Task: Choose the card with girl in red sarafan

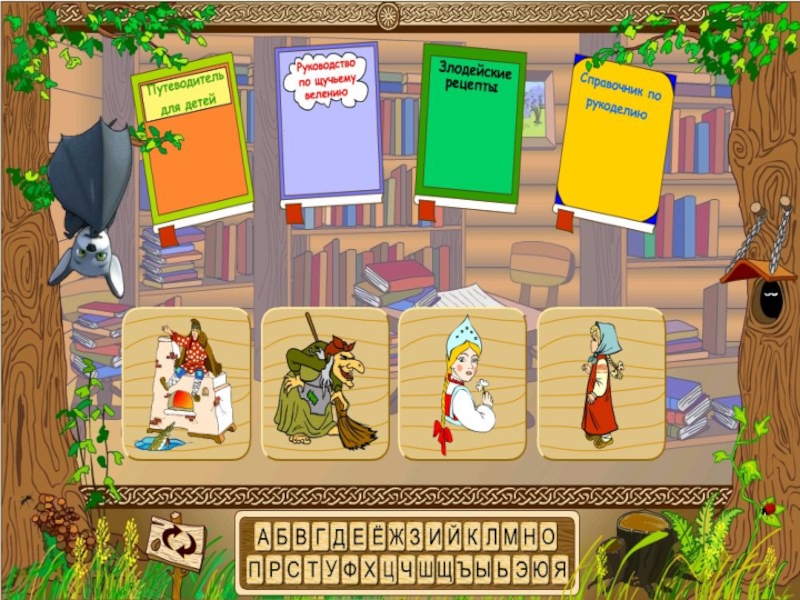Action: coord(600,383)
